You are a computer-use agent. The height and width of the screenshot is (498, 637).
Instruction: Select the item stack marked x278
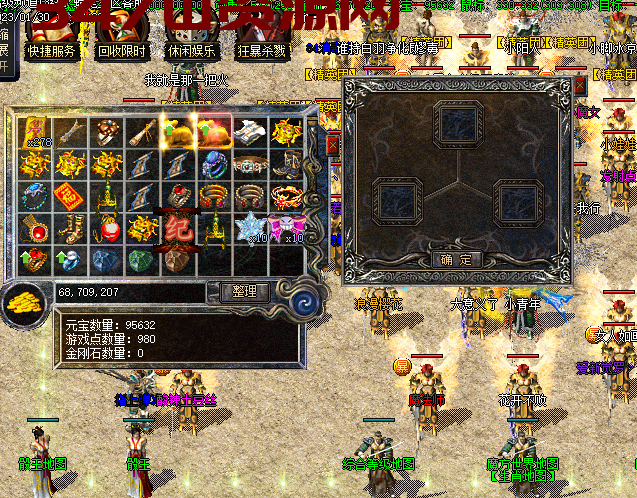[37, 131]
